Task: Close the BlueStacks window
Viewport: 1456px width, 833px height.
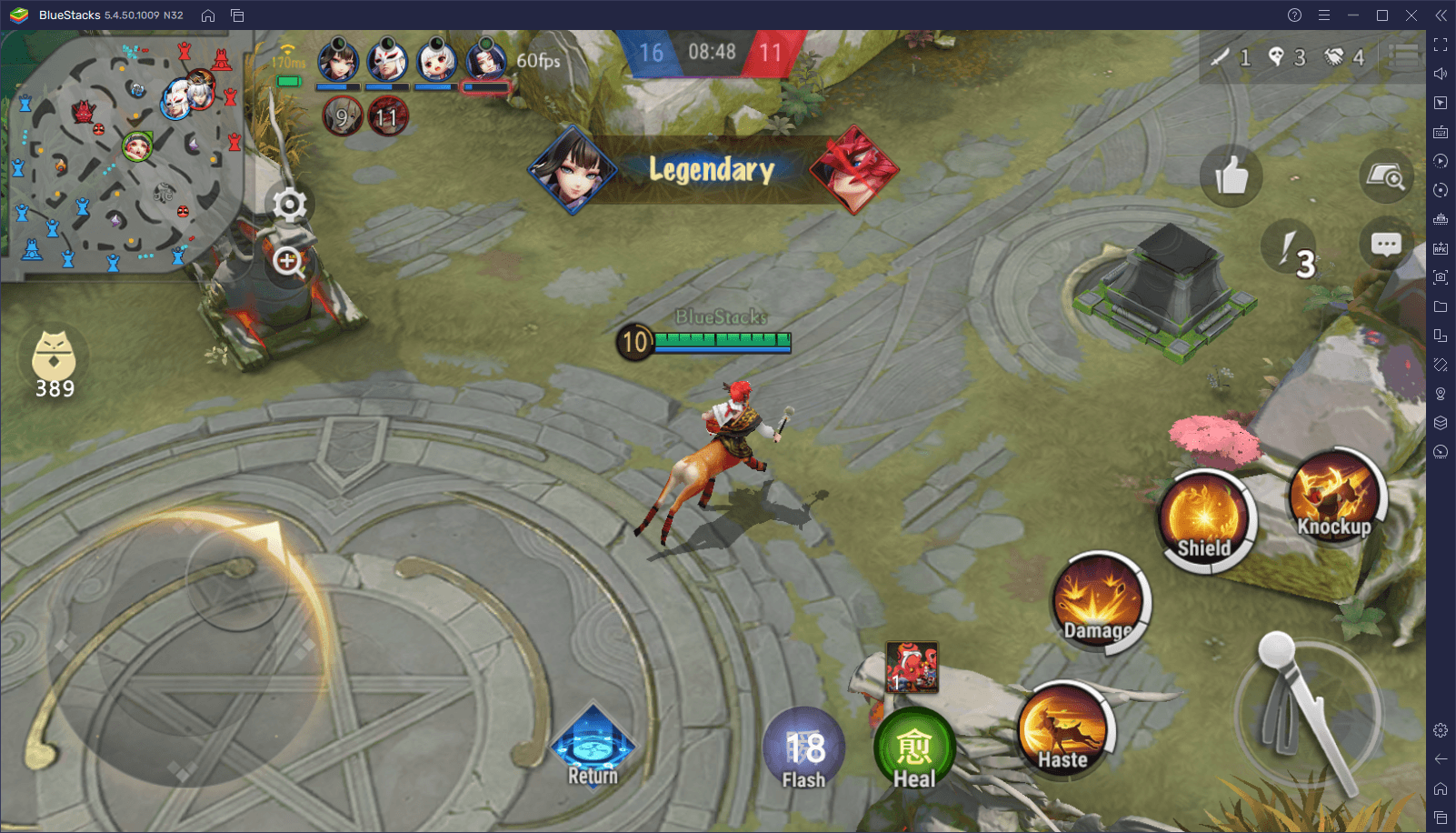Action: click(1411, 15)
